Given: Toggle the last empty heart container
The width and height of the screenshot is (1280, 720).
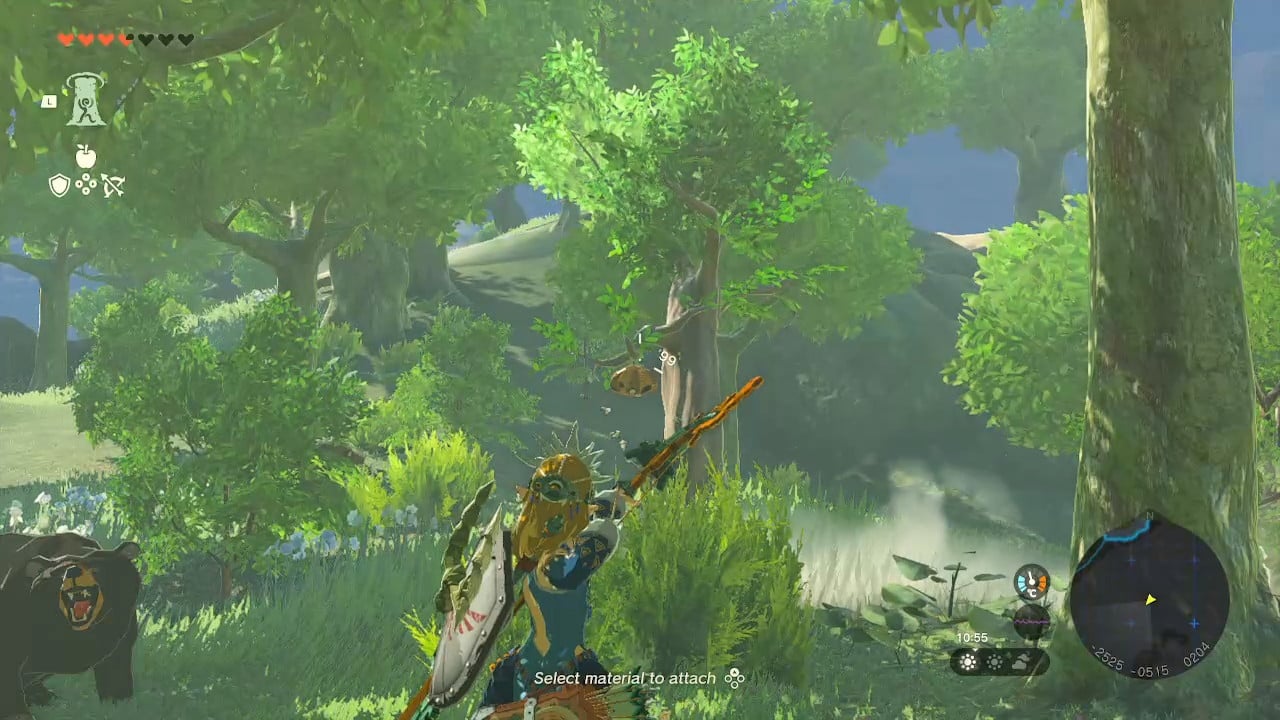Looking at the screenshot, I should (x=185, y=39).
